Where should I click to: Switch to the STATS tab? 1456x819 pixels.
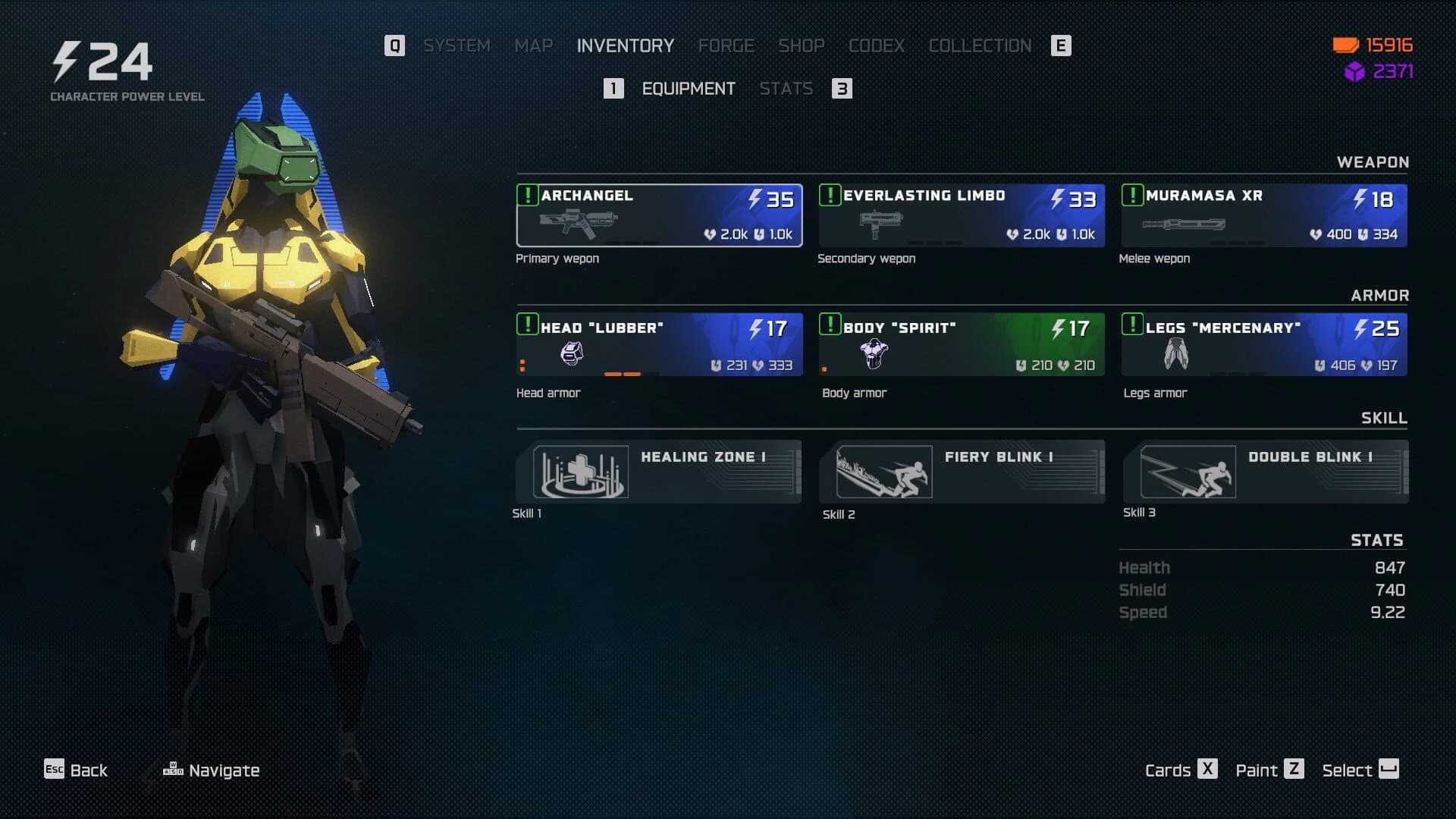(x=787, y=89)
